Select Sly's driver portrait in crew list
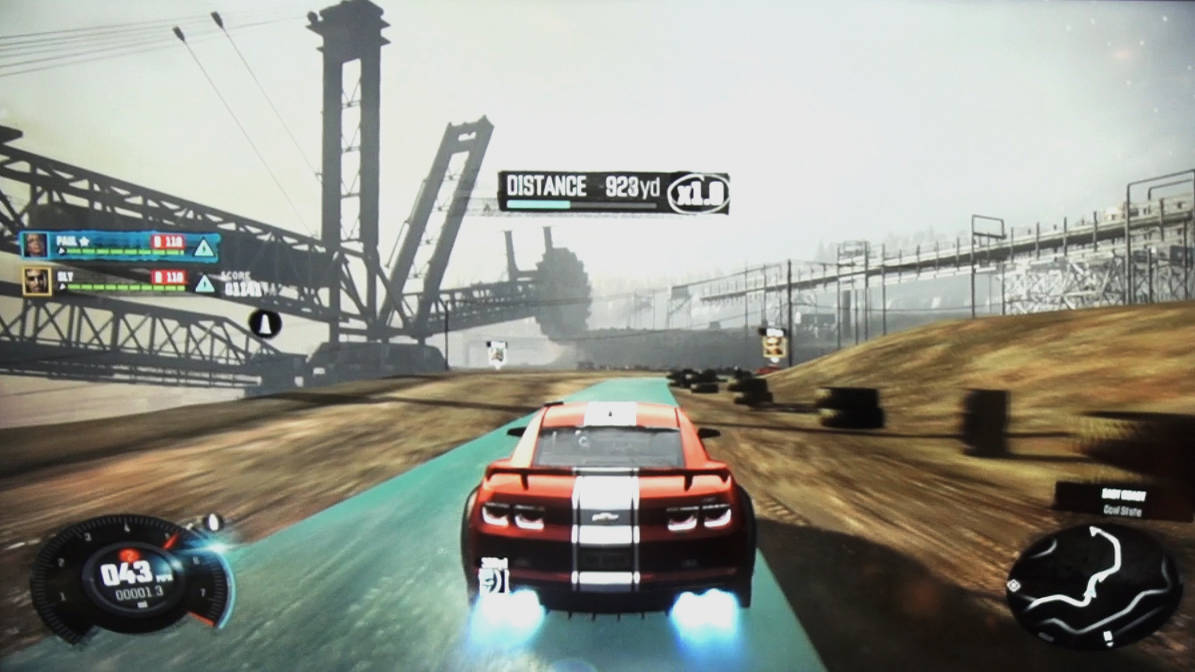The width and height of the screenshot is (1195, 672). pos(37,280)
